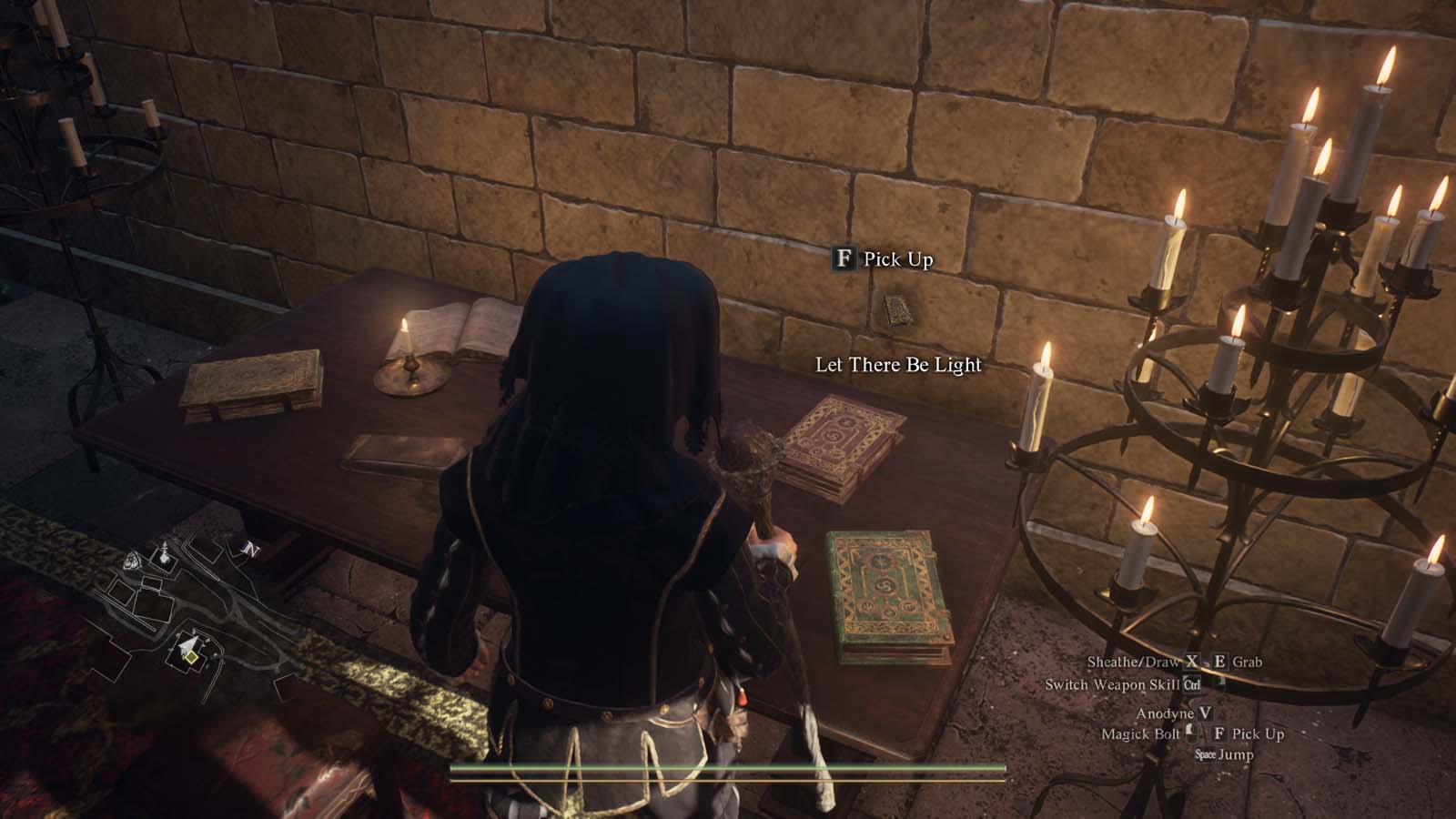This screenshot has height=819, width=1456.
Task: Select the Ctrl key Switch Weapon Skill icon
Action: pyautogui.click(x=1192, y=685)
